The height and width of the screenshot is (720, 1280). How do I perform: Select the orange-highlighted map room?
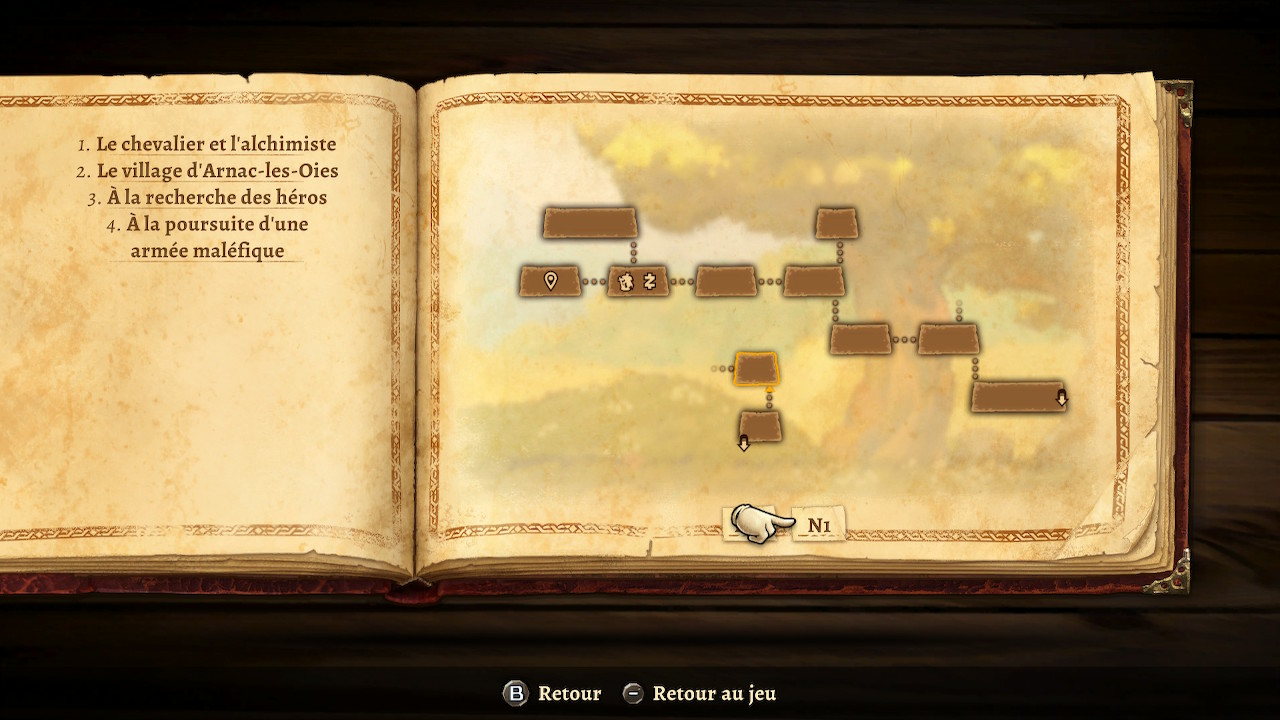click(756, 369)
